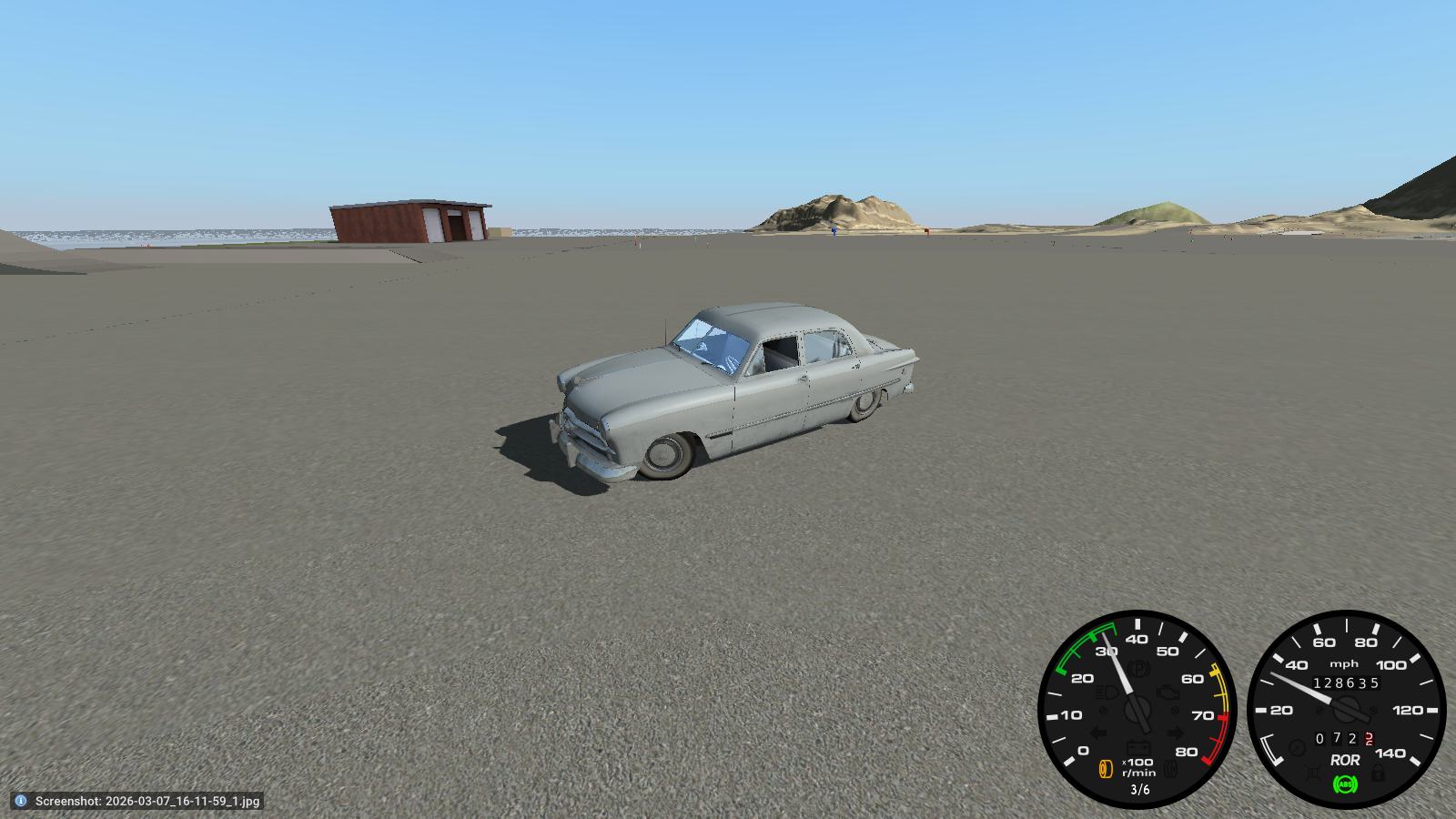This screenshot has height=819, width=1456.
Task: Click the odometer reading 128635
Action: (x=1346, y=682)
